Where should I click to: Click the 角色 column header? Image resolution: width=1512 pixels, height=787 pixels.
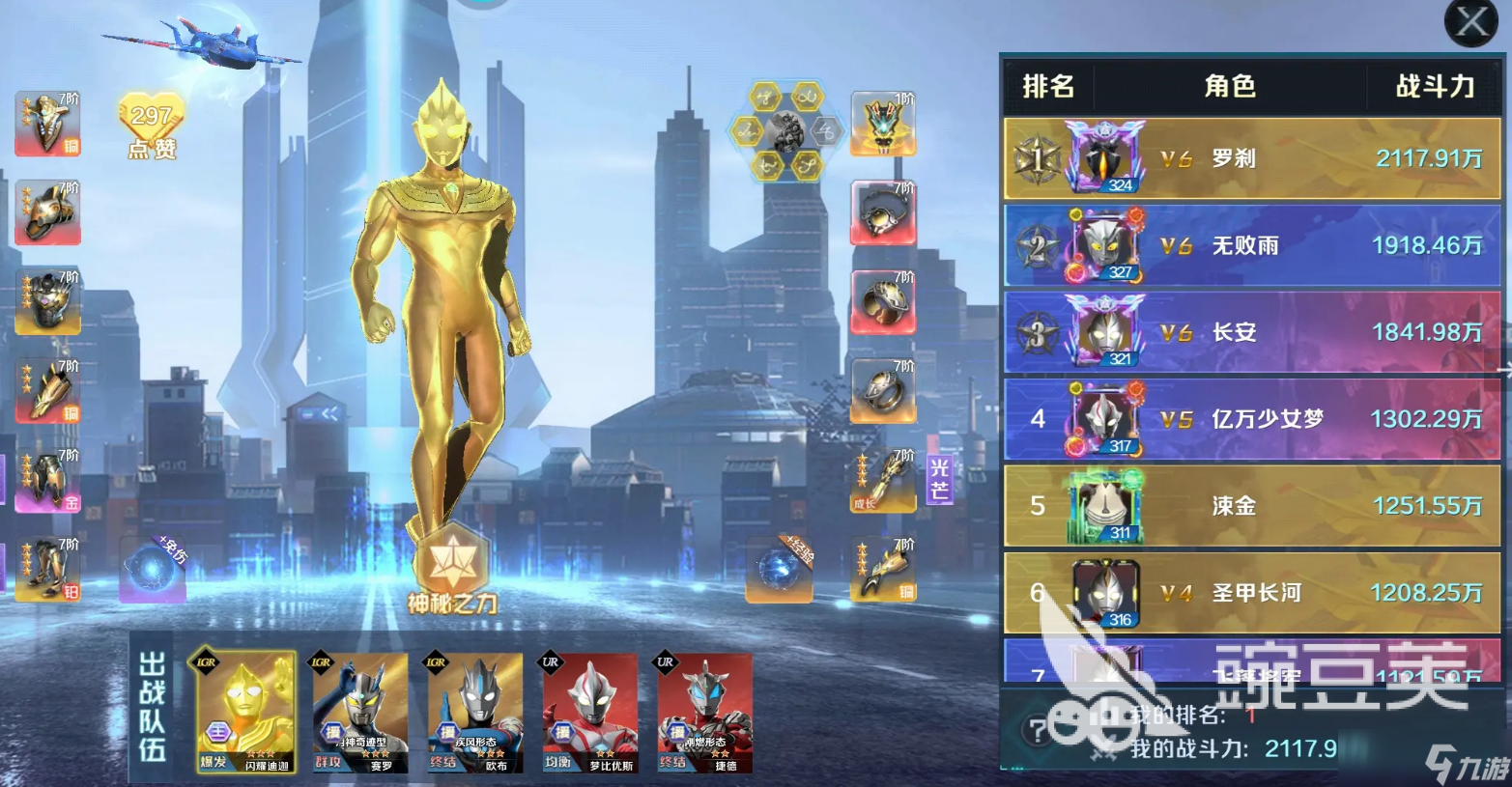point(1229,87)
